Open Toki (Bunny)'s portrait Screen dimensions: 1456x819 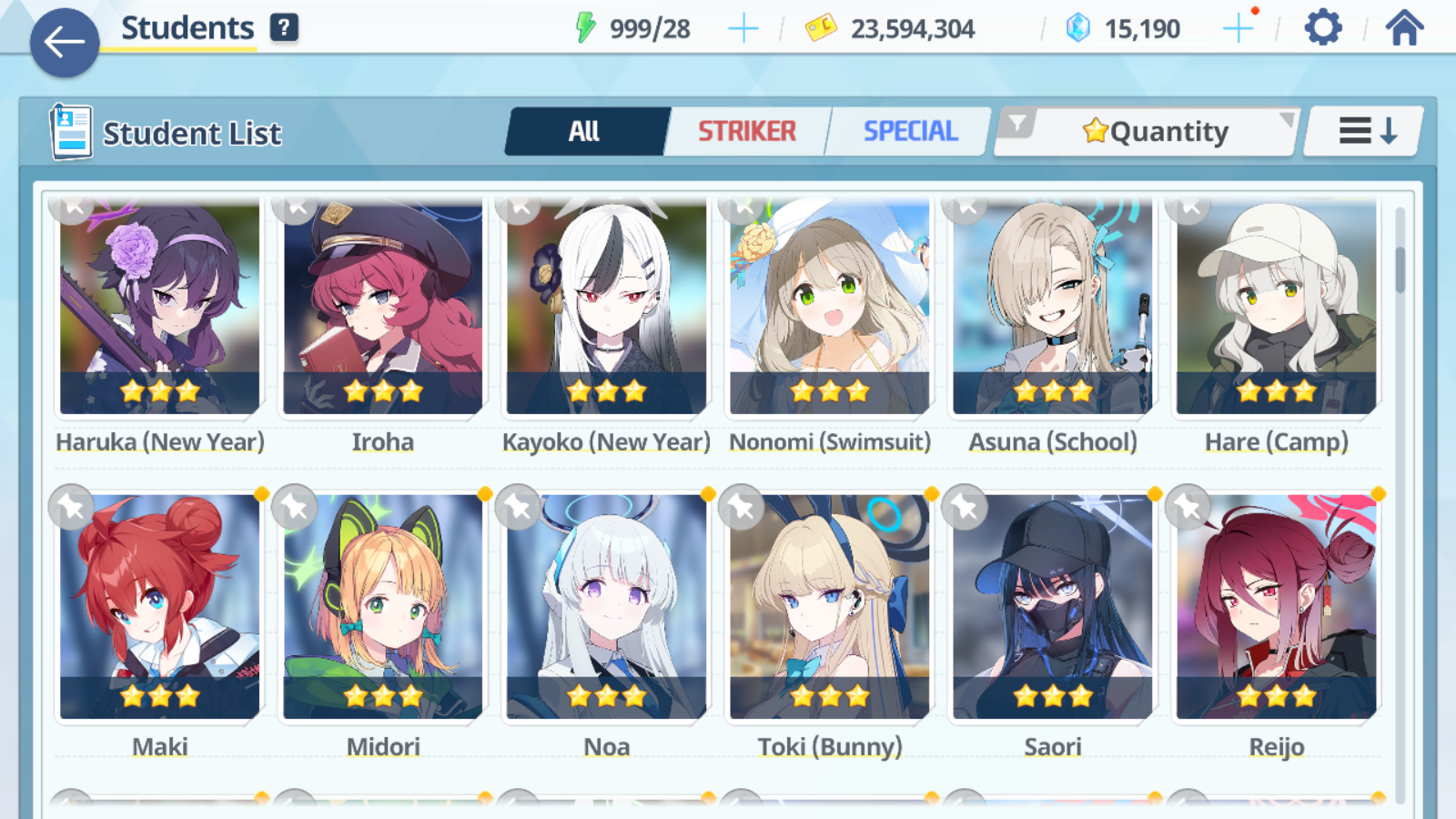tap(829, 605)
